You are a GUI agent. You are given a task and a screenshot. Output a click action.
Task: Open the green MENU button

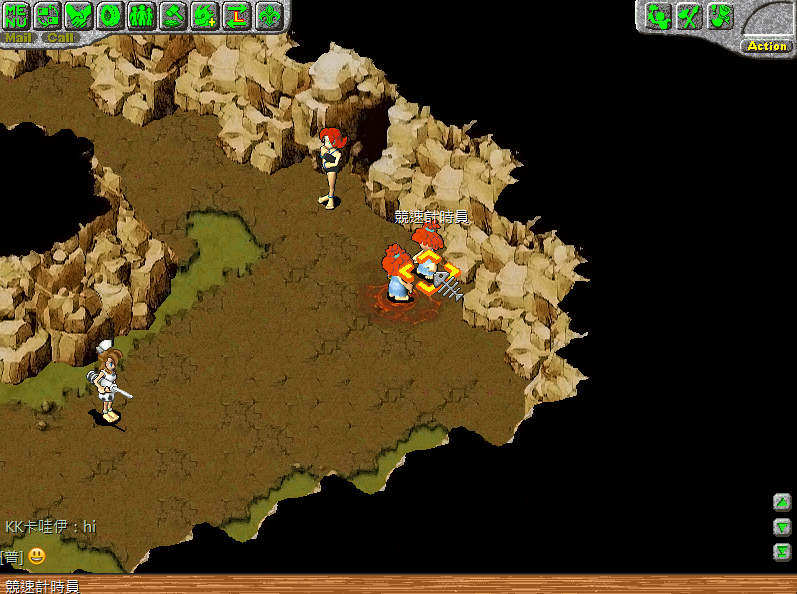[x=16, y=15]
